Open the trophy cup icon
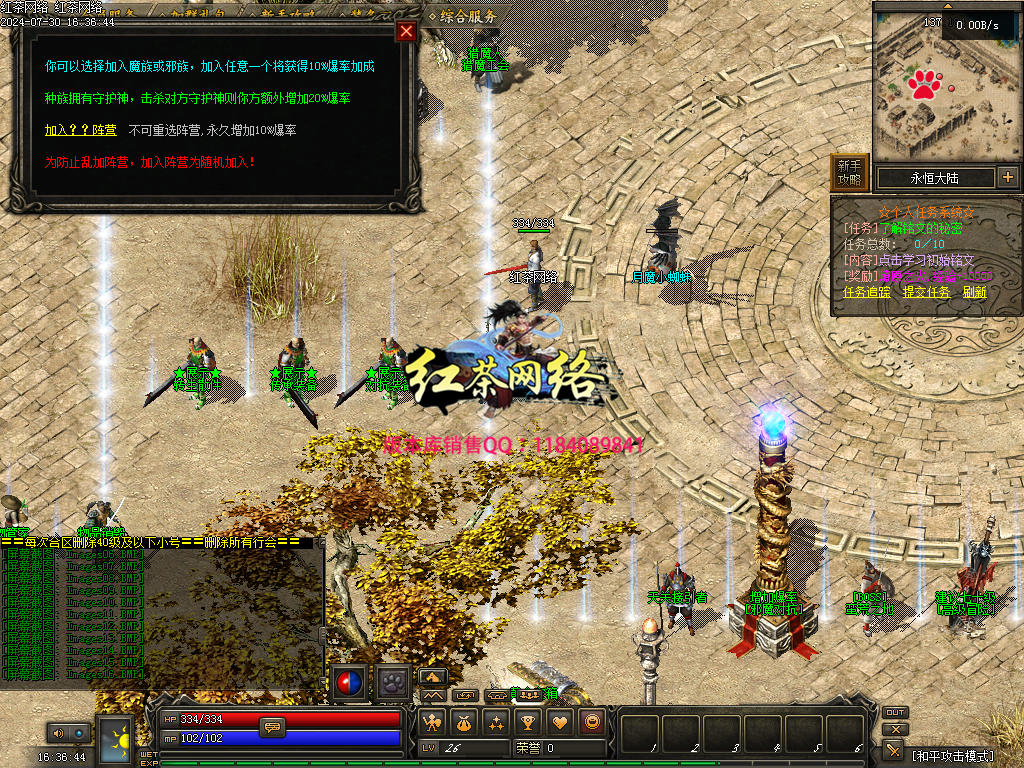1024x768 pixels. [x=528, y=721]
